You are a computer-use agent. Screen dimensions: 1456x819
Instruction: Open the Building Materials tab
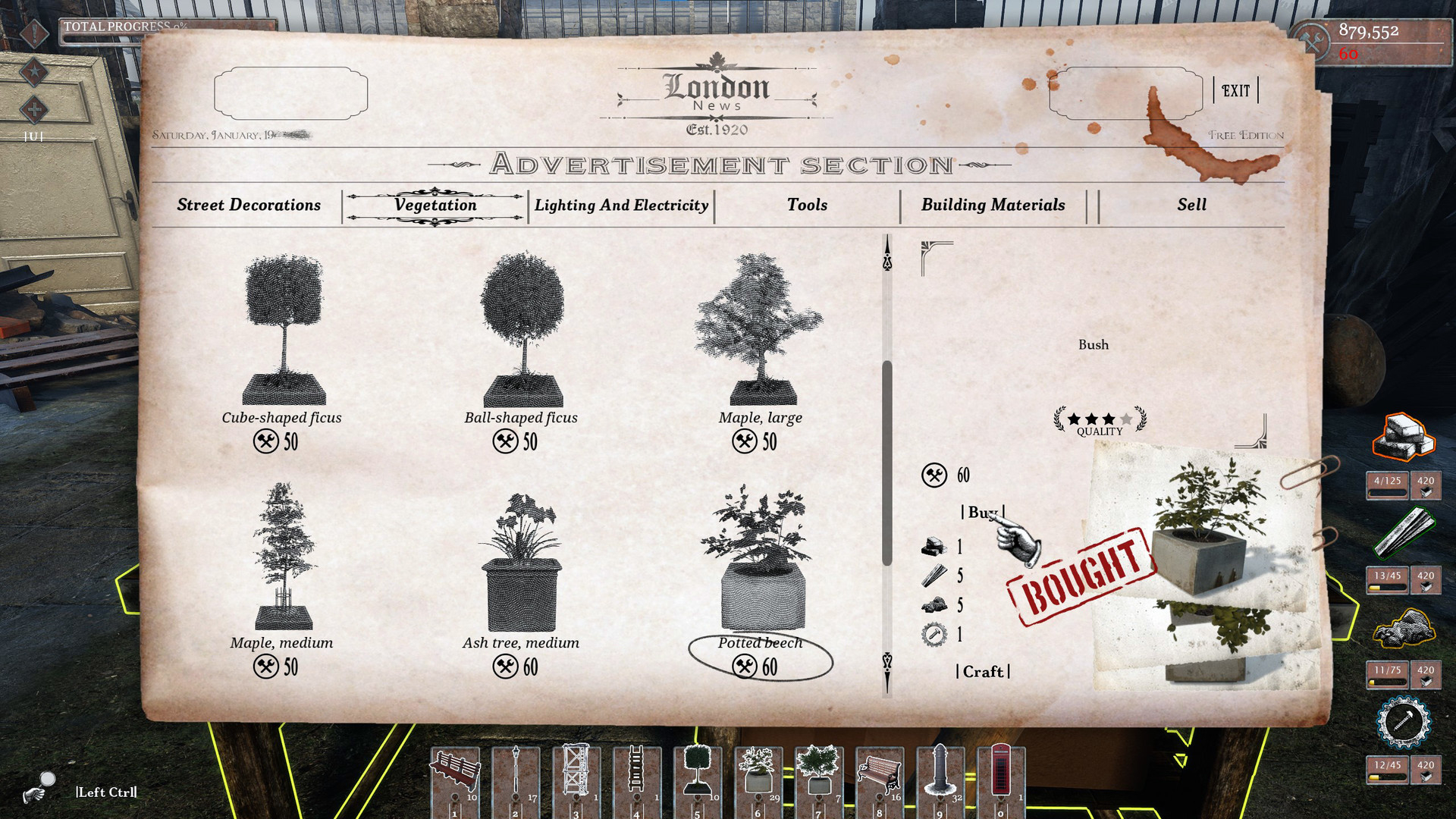click(x=993, y=205)
